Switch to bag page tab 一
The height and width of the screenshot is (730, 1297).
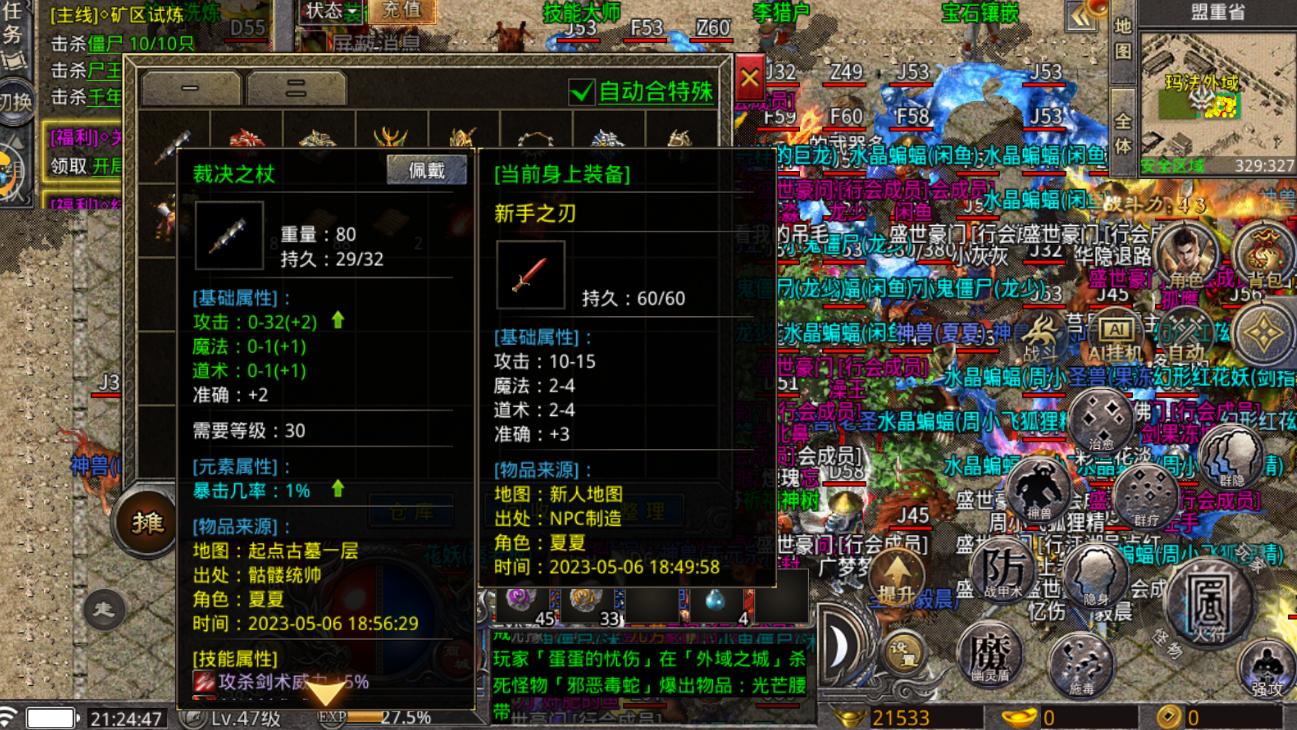[189, 88]
